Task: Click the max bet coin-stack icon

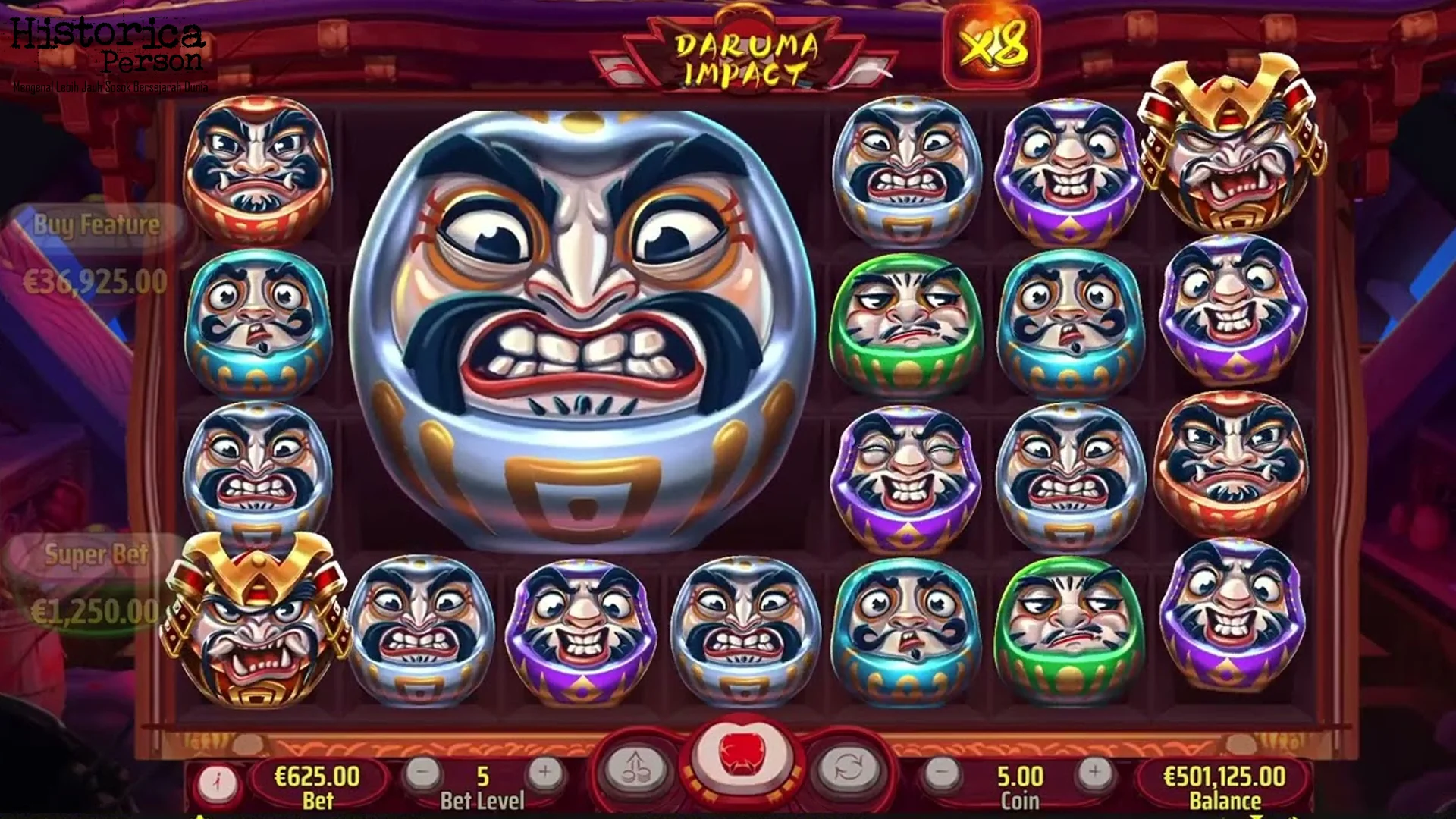Action: [637, 765]
